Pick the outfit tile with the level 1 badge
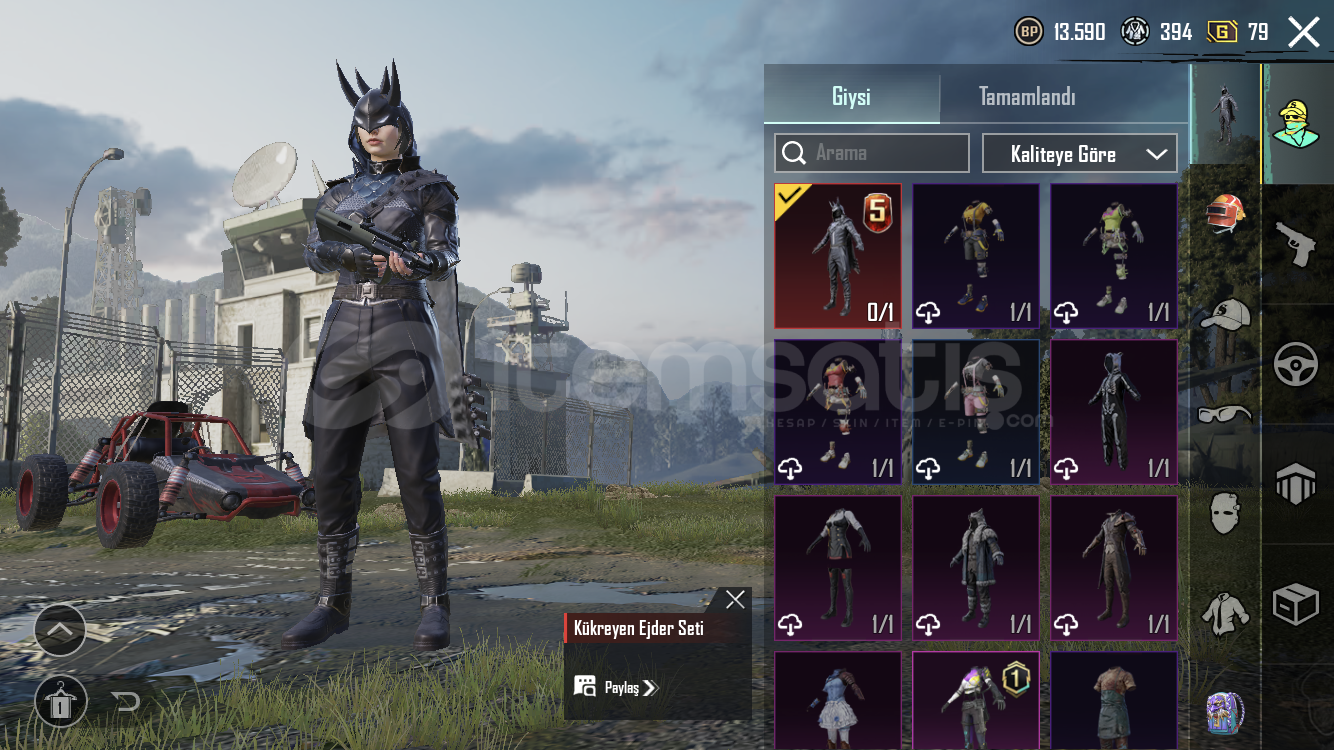This screenshot has height=750, width=1334. point(976,700)
